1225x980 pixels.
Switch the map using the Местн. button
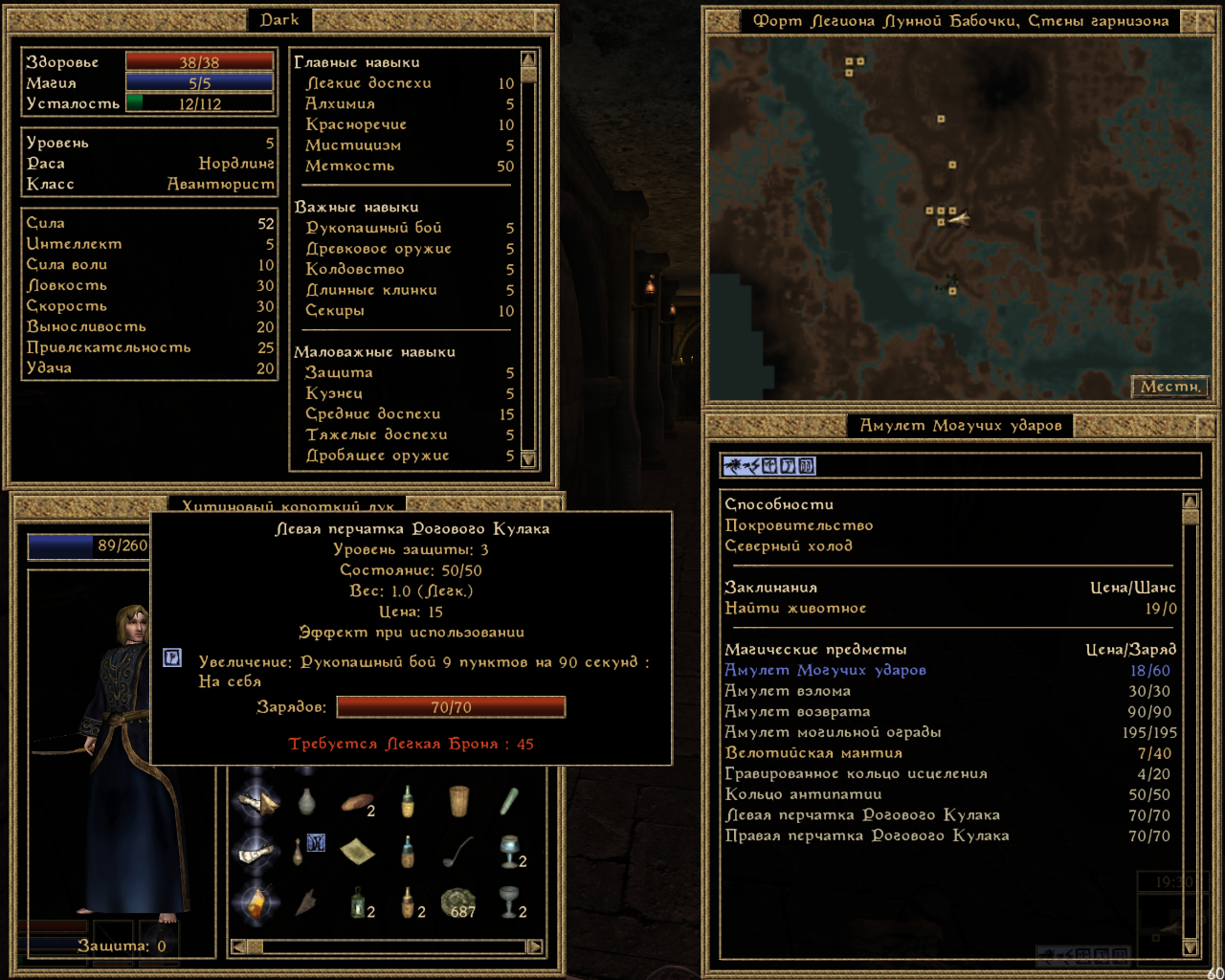coord(1170,387)
